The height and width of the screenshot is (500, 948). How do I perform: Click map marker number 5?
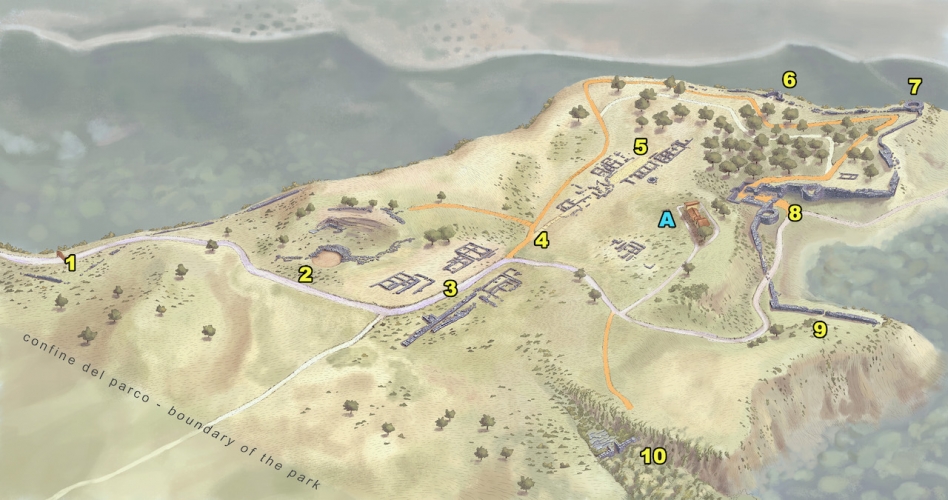[641, 147]
